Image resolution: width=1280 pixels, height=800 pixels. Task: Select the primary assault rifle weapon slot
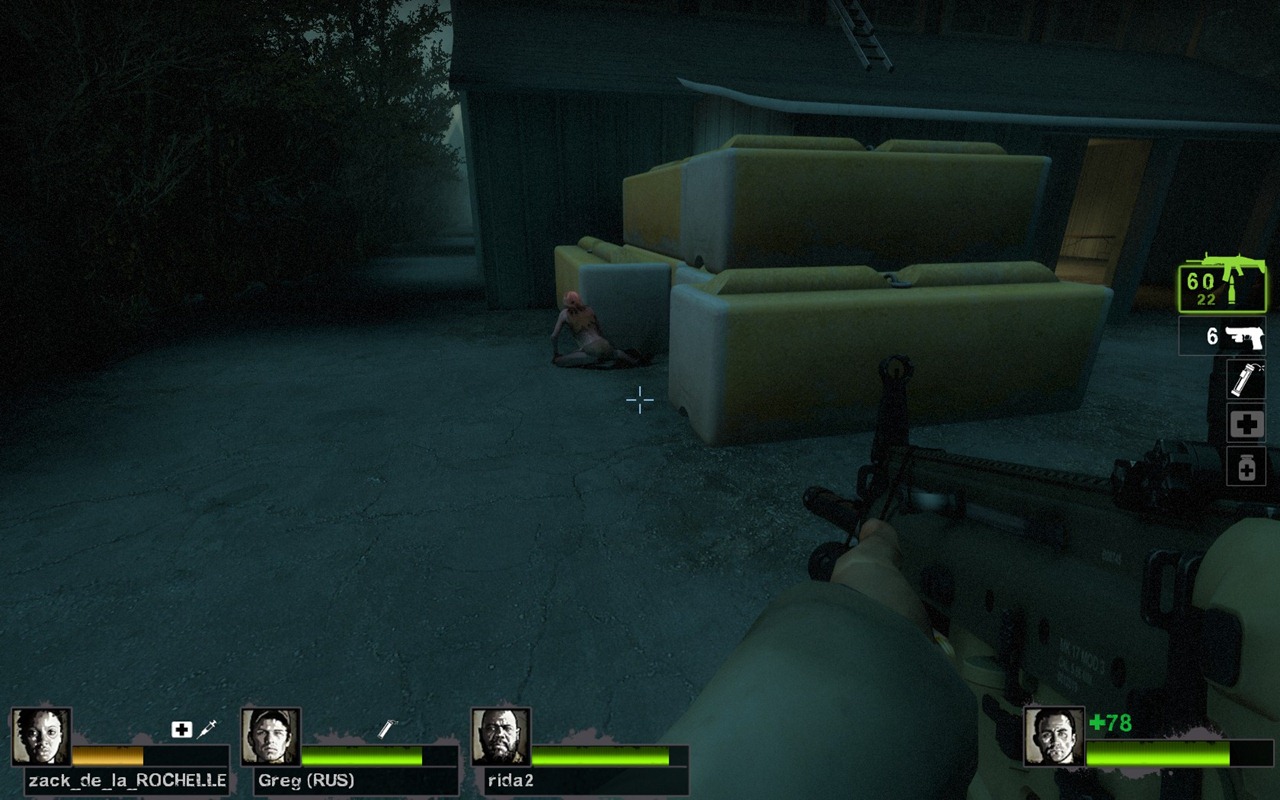(1222, 283)
